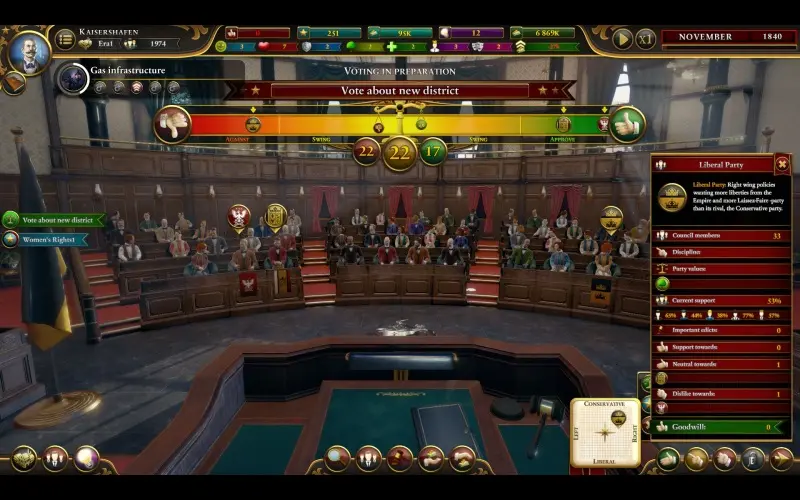This screenshot has width=800, height=500.
Task: Open the list menu button beside Kaisershafen
Action: [x=65, y=38]
